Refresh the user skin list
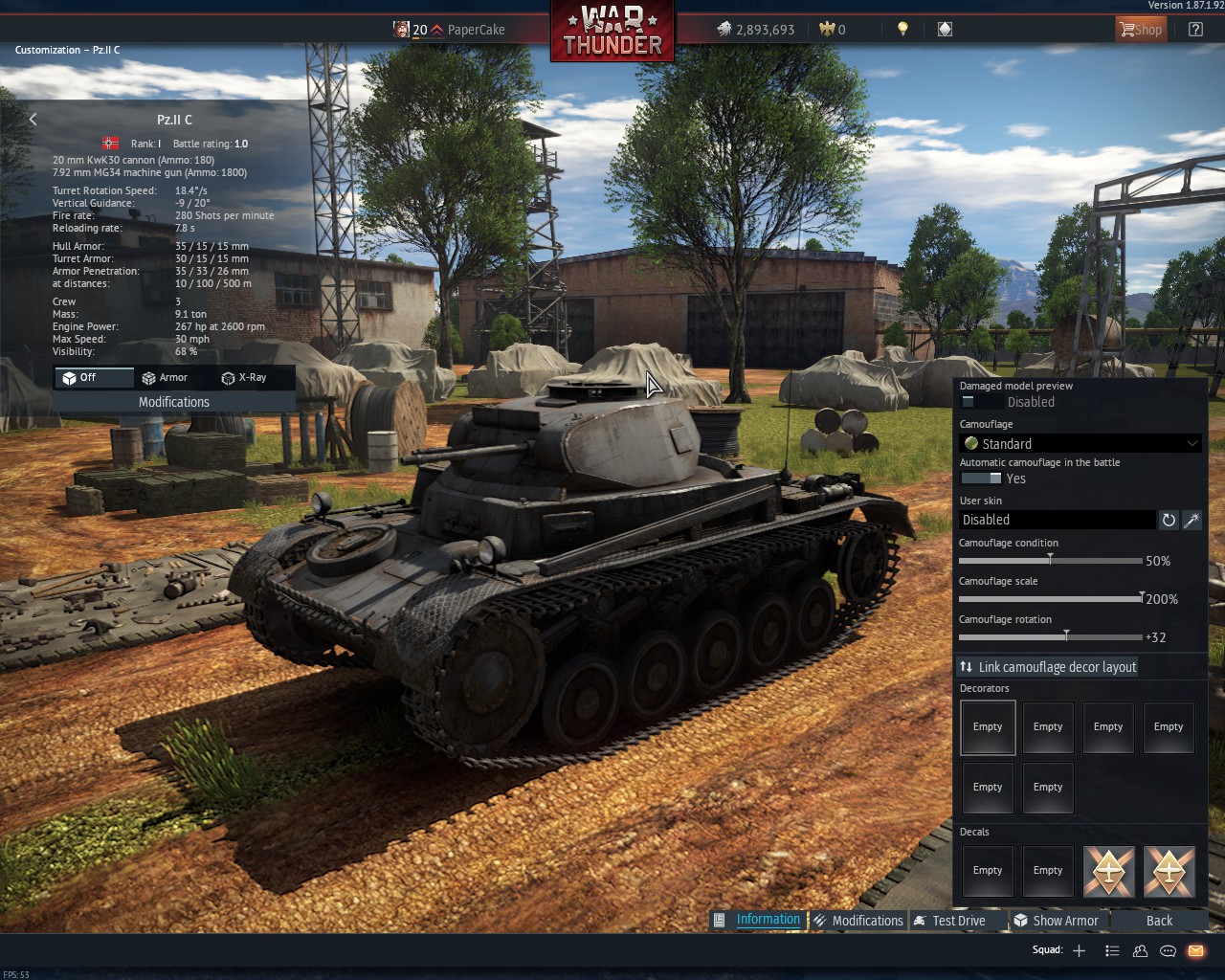 click(x=1169, y=520)
